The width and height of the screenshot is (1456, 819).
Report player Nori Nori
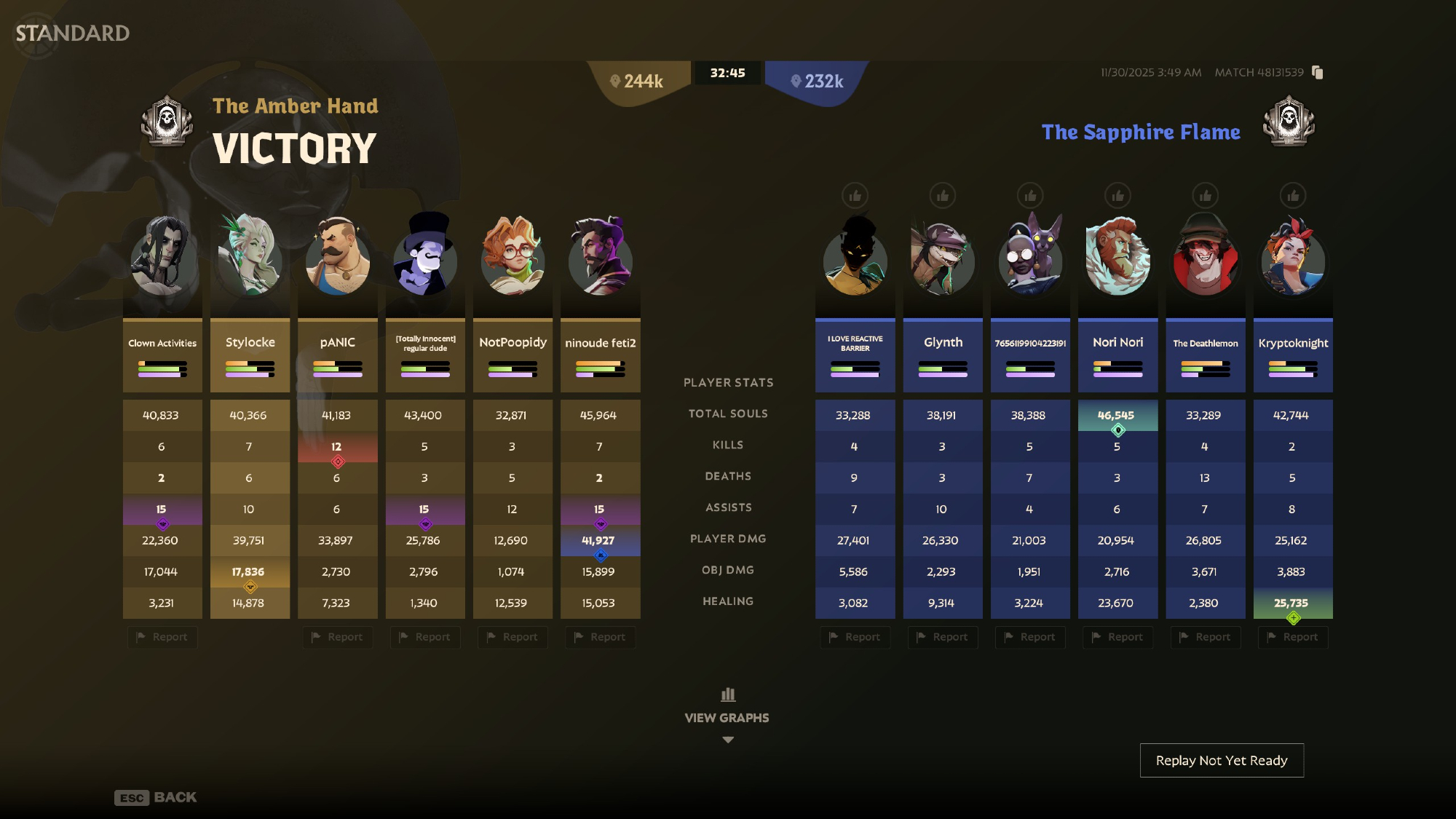[x=1117, y=637]
